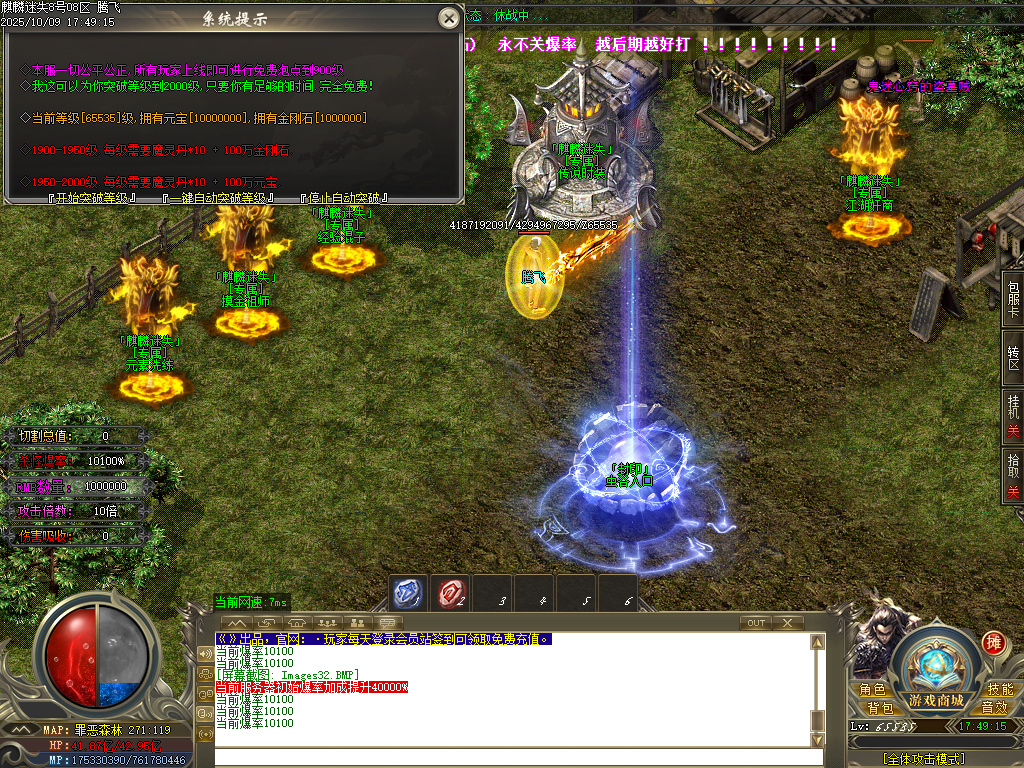
Task: Click the OUT button above the chat
Action: (756, 623)
